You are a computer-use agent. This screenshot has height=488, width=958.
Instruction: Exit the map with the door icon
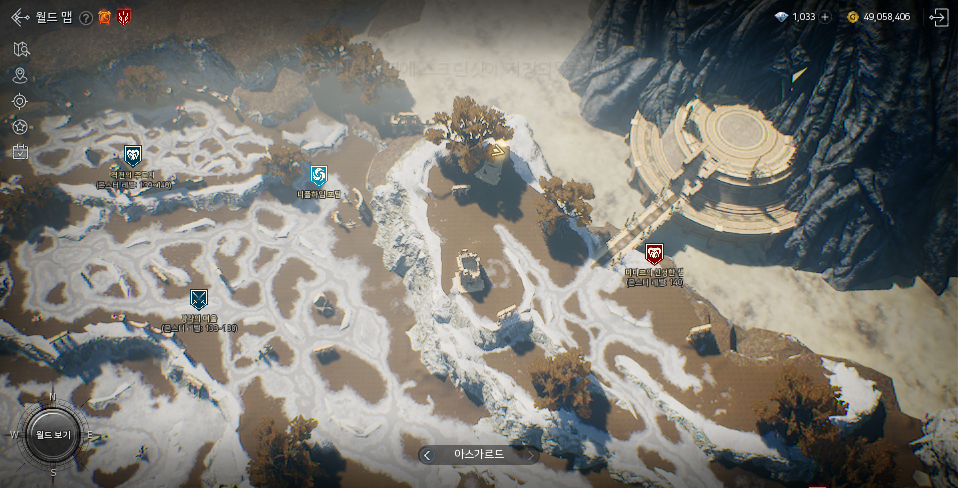[937, 17]
